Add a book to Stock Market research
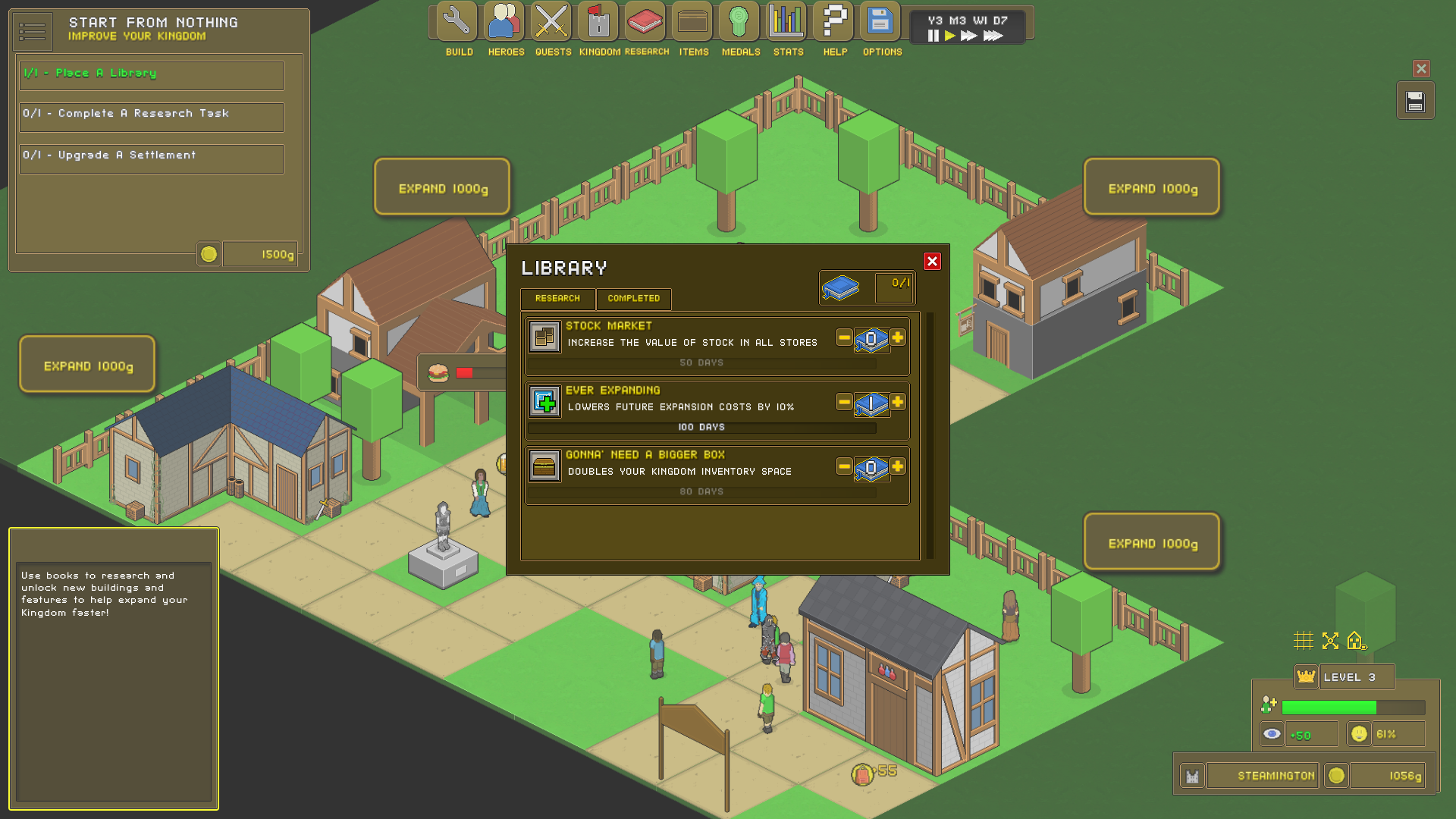Screen dimensions: 1456x819 click(x=898, y=337)
